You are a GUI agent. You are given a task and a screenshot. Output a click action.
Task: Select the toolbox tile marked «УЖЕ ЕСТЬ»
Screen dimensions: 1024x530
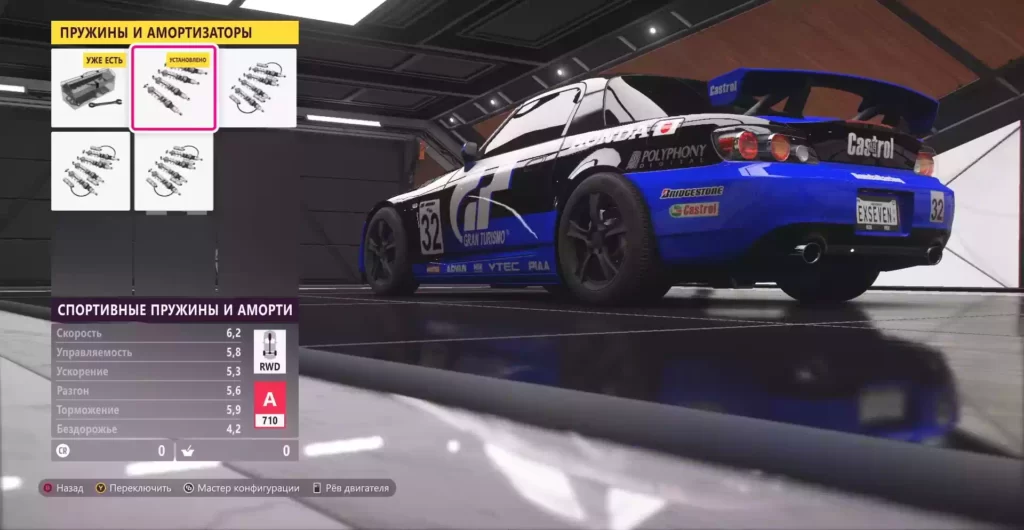[x=91, y=88]
